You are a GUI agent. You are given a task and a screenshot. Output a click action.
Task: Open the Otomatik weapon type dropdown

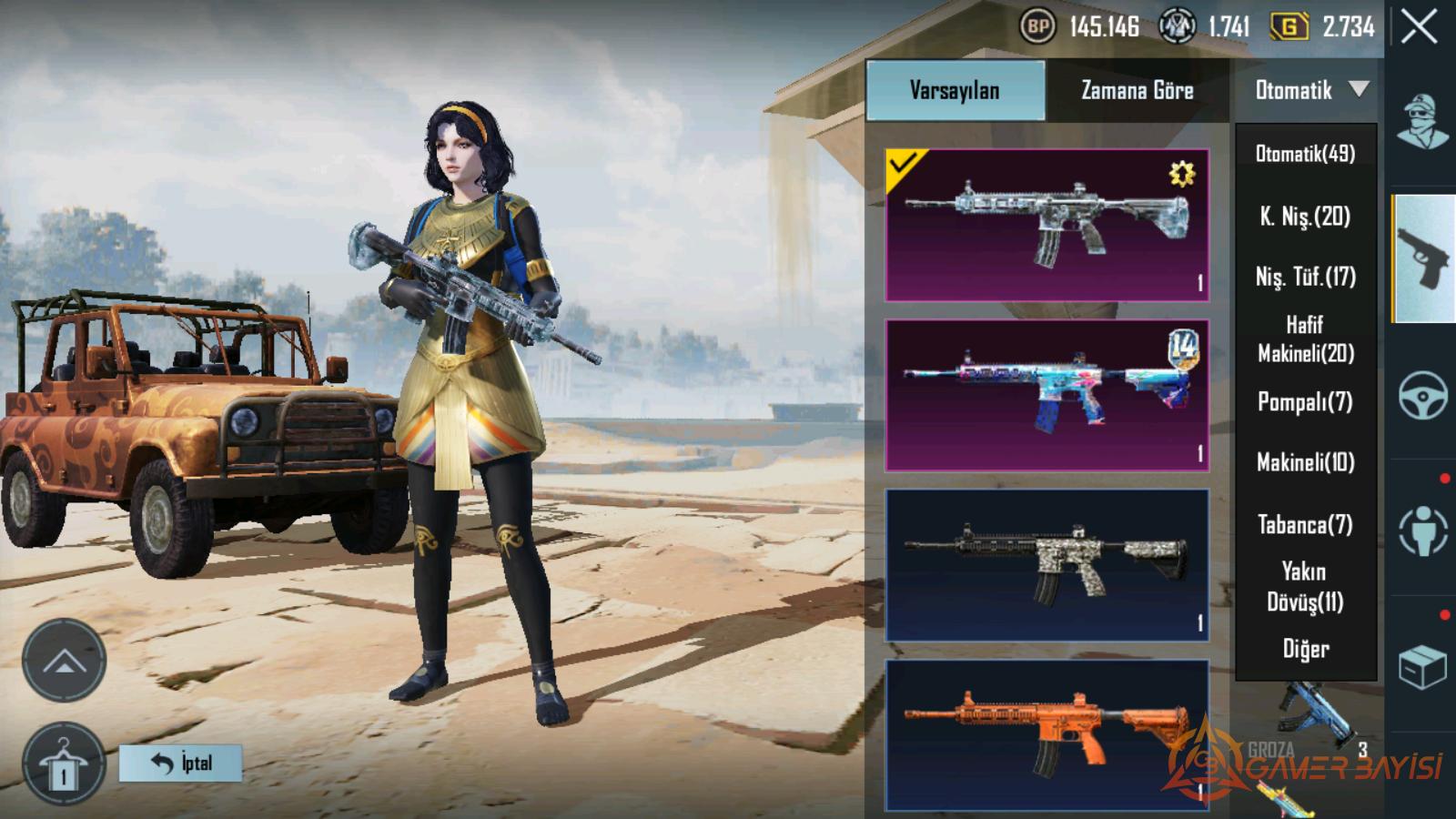(1309, 90)
